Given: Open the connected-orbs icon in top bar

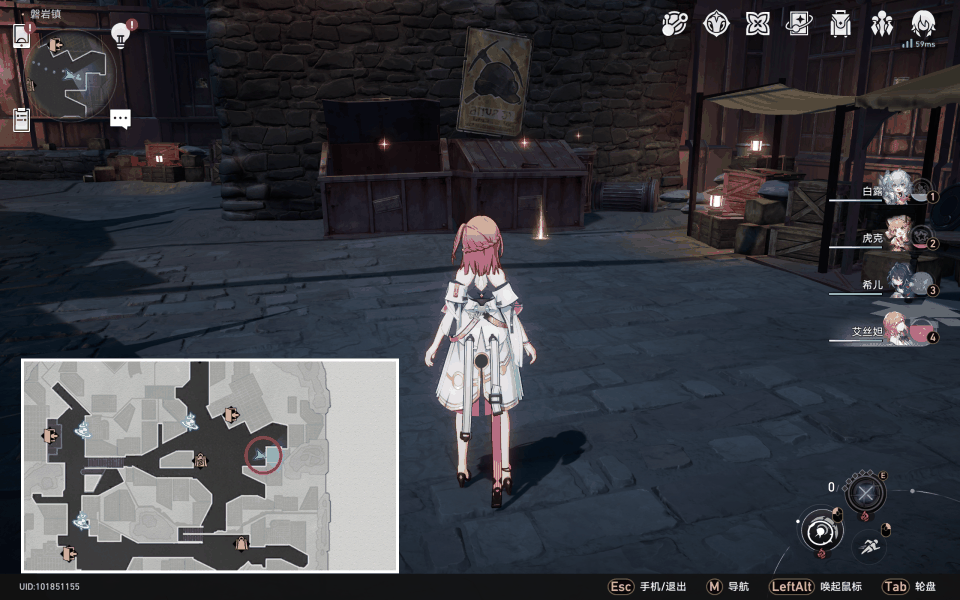Looking at the screenshot, I should point(675,24).
